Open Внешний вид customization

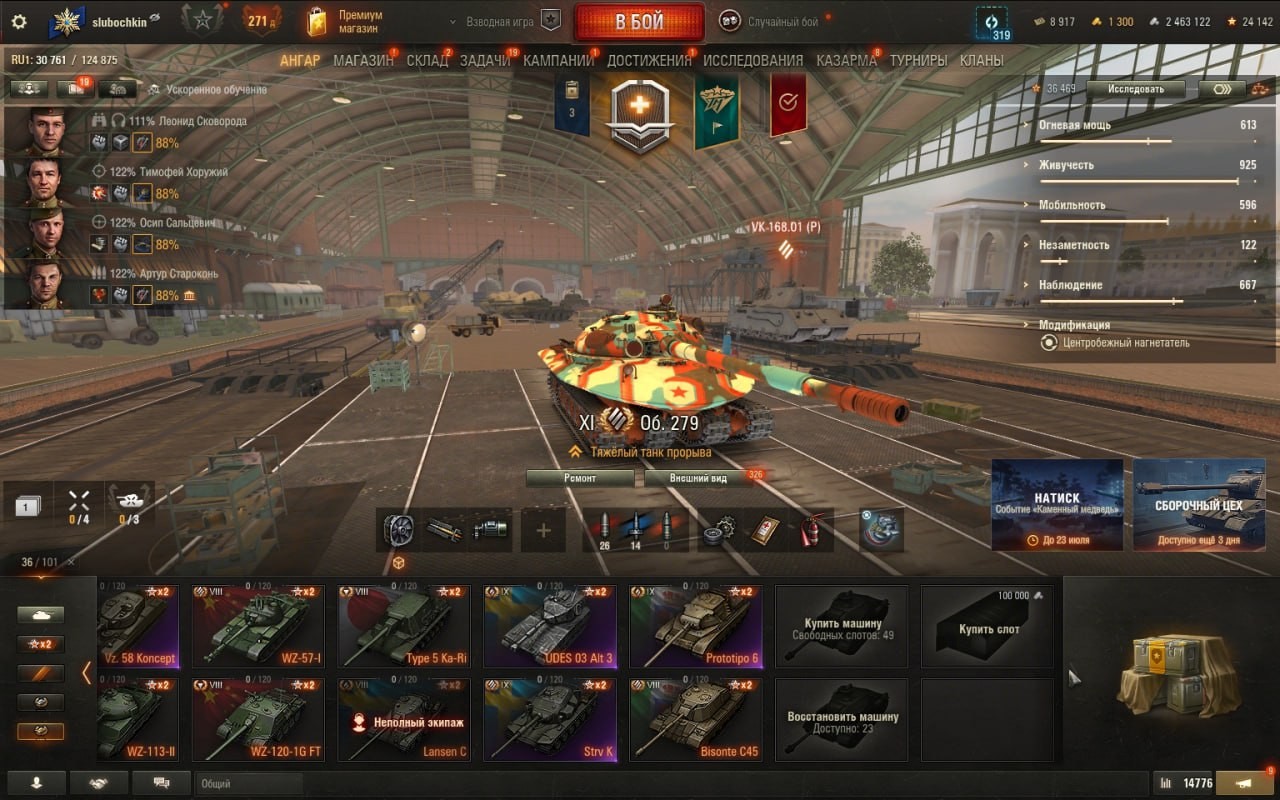(699, 478)
